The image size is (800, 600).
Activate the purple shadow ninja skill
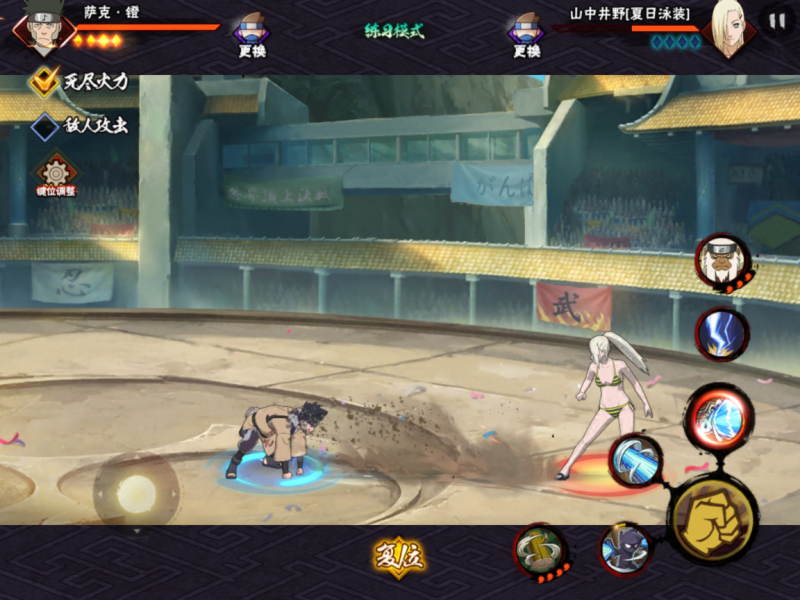625,549
